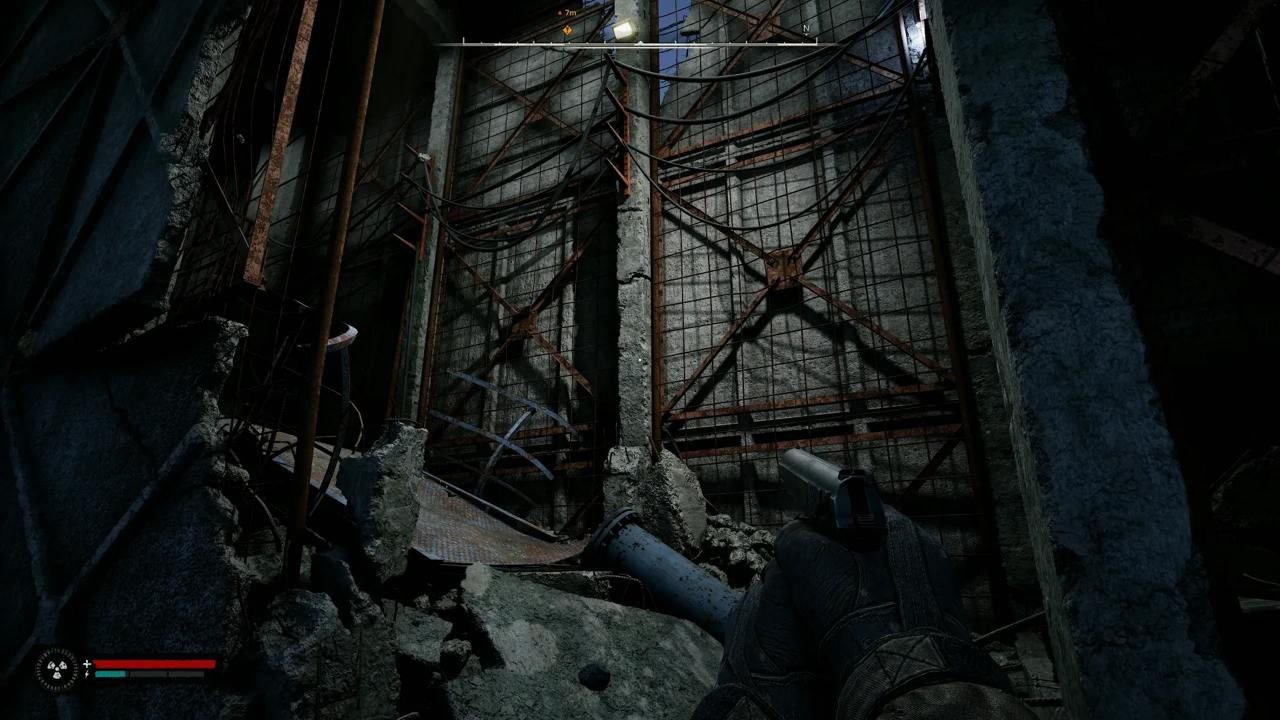Select the health cross icon
Viewport: 1280px width, 720px height.
coord(87,663)
